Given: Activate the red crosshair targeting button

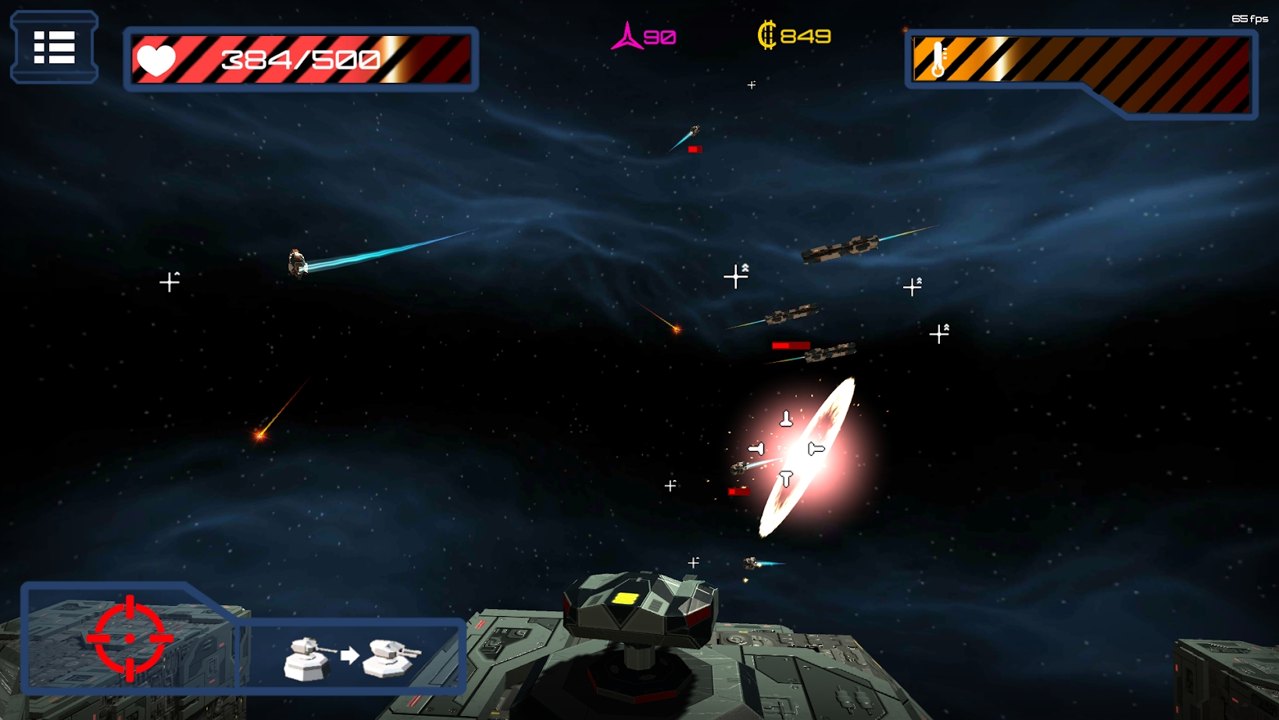Looking at the screenshot, I should [x=130, y=638].
